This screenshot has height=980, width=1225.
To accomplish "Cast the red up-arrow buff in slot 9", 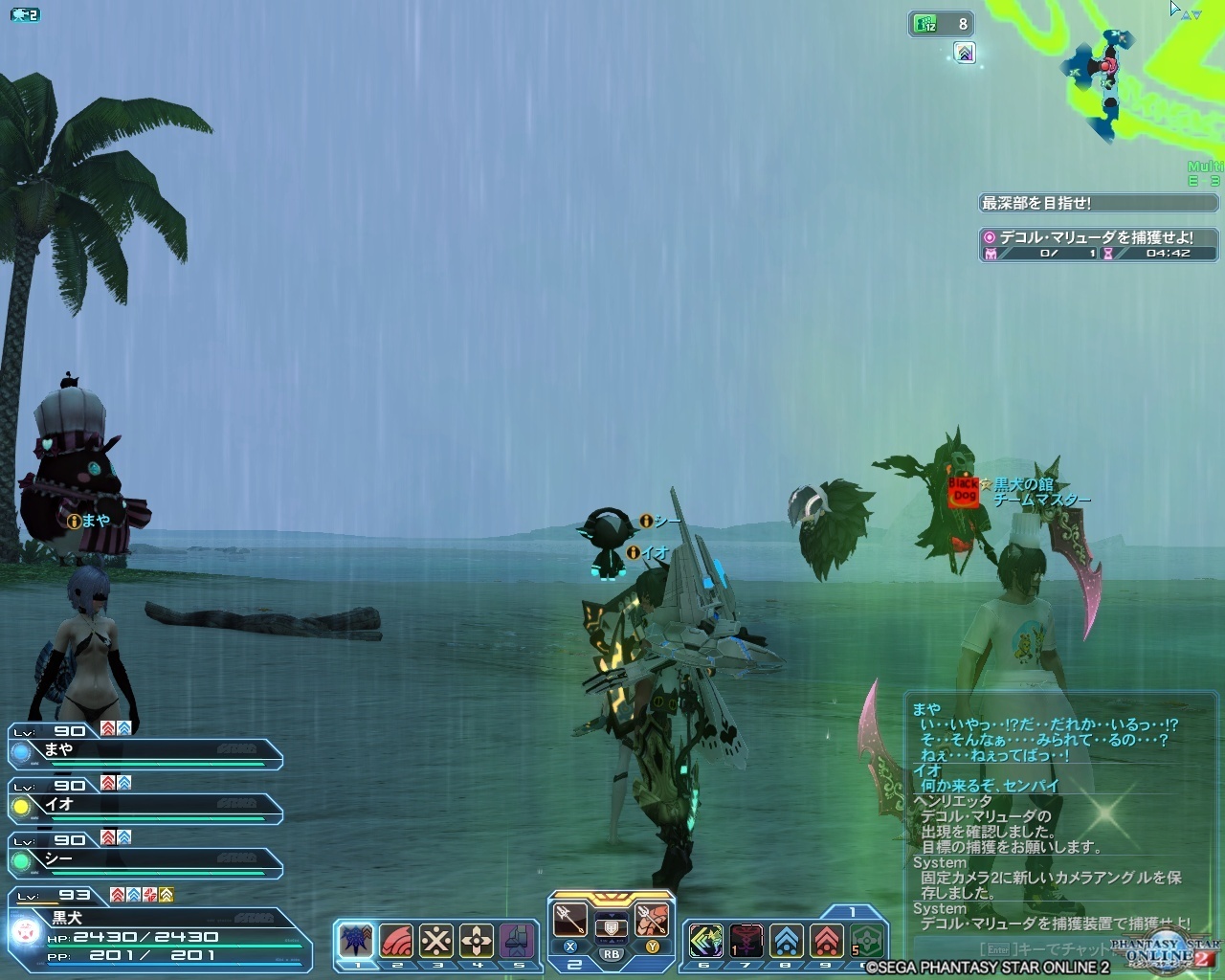I will click(826, 941).
